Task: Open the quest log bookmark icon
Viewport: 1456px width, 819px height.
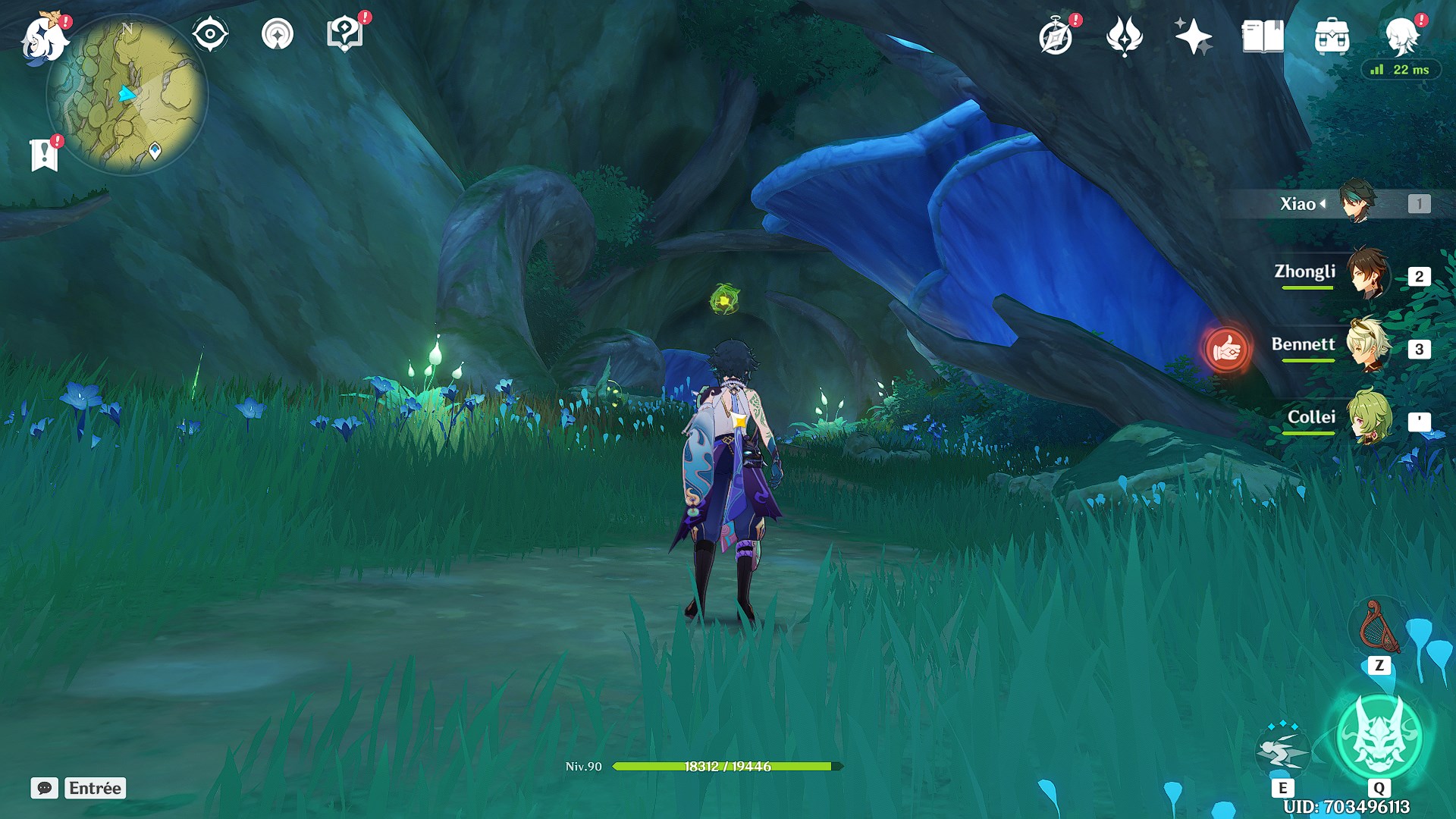Action: click(x=45, y=155)
